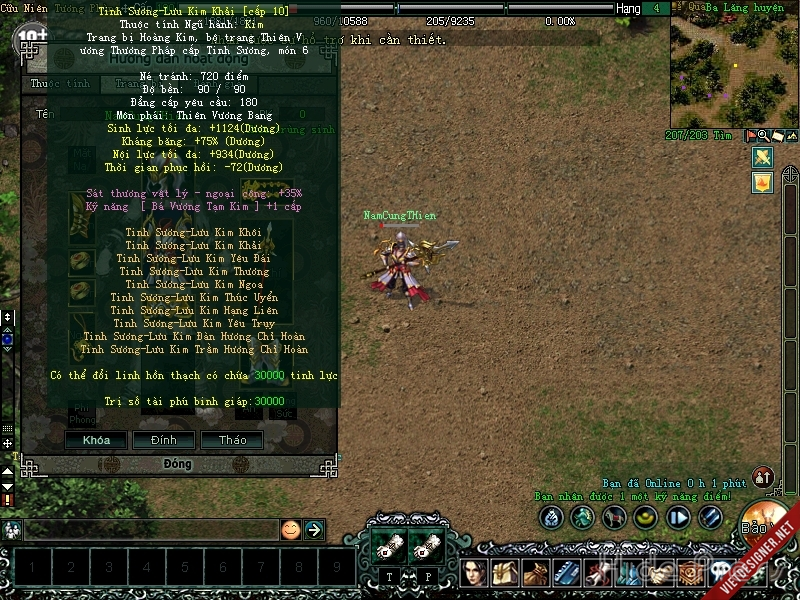Click the red flag icon under minimap
Screen dimensions: 800x600
tap(749, 136)
